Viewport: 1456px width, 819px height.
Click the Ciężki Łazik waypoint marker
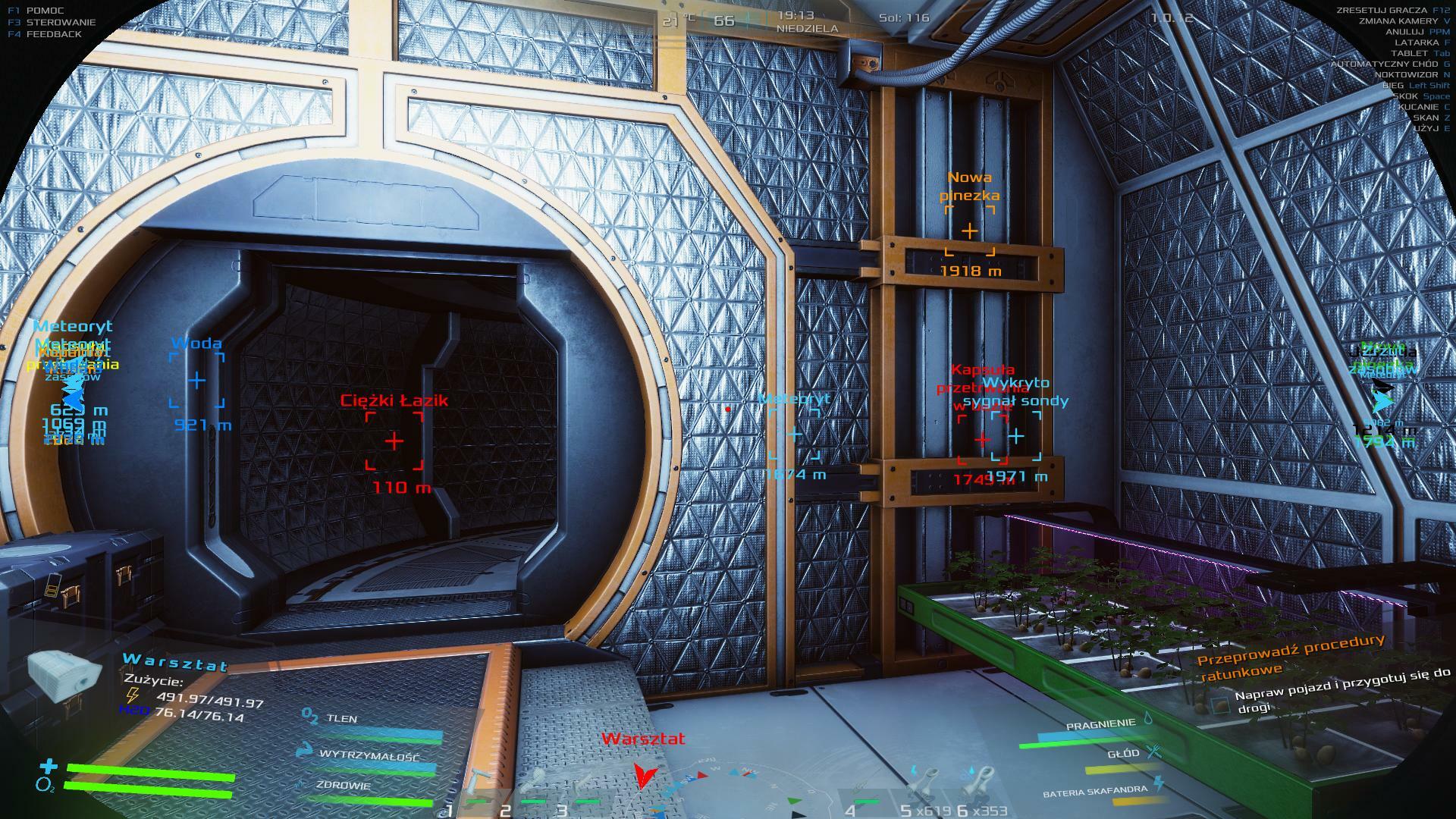click(x=394, y=441)
